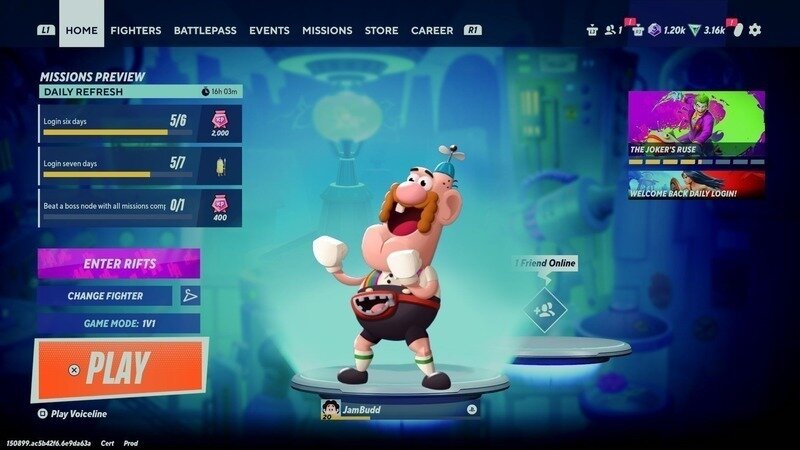
Task: Open the friends list icon in top bar
Action: tap(611, 30)
